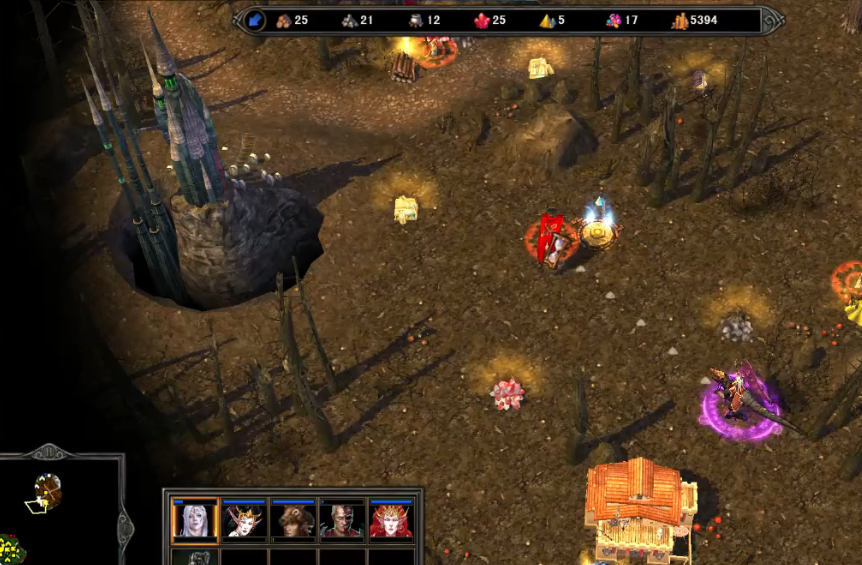The image size is (862, 565).
Task: Pick the scarred bald hero portrait
Action: tap(342, 520)
